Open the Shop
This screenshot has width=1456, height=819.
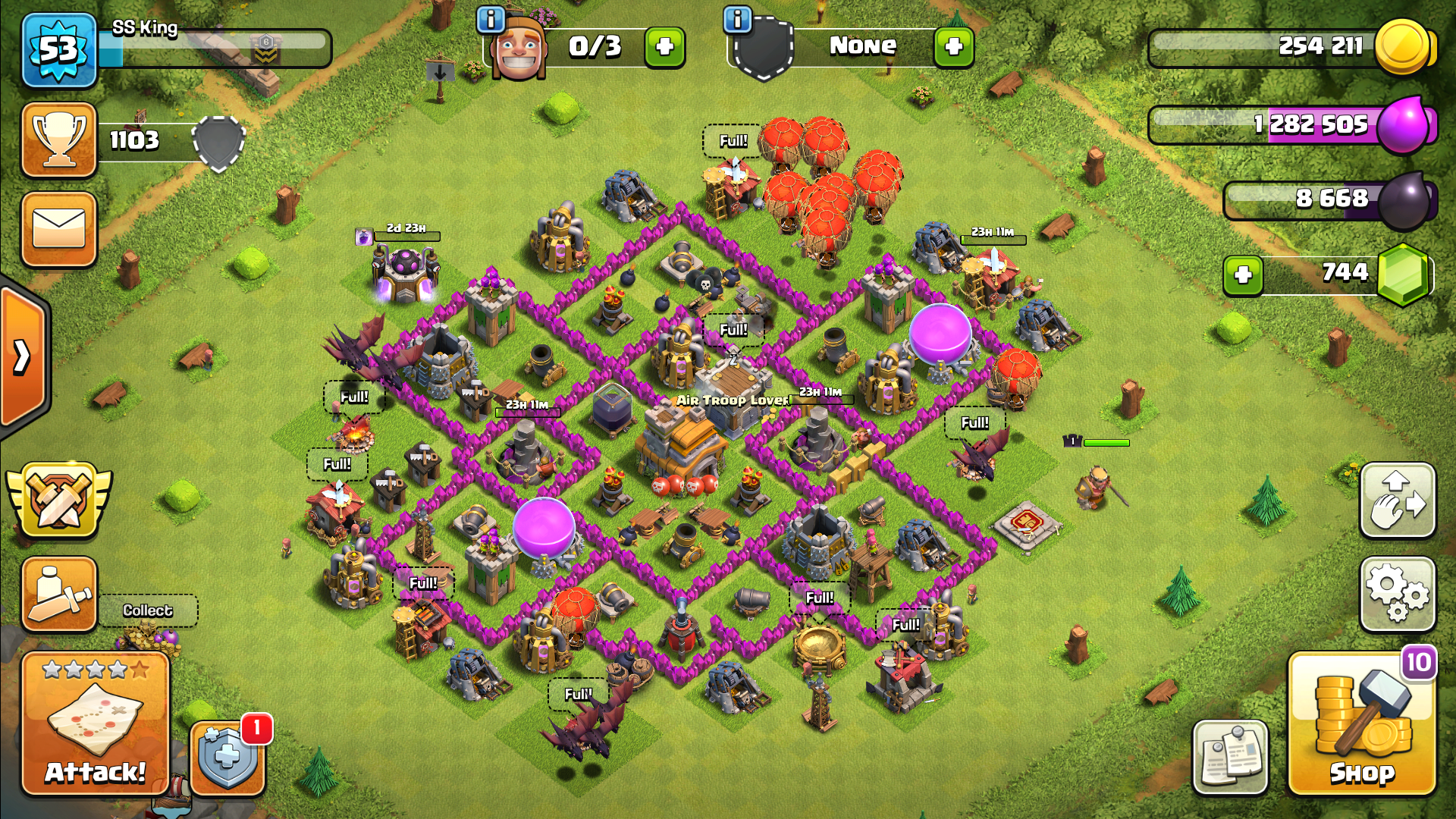[x=1361, y=724]
